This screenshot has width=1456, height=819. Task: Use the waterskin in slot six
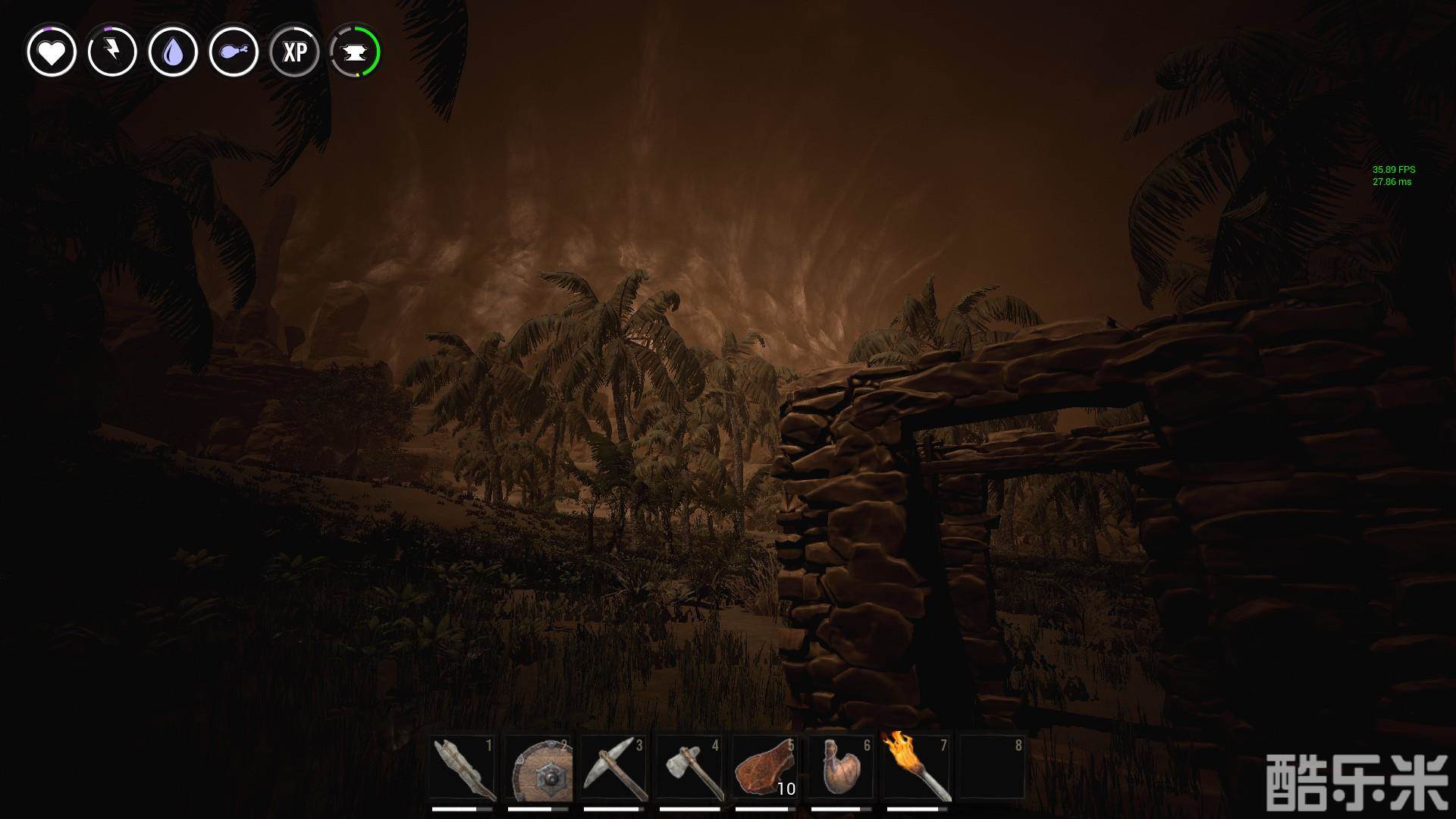pyautogui.click(x=841, y=768)
